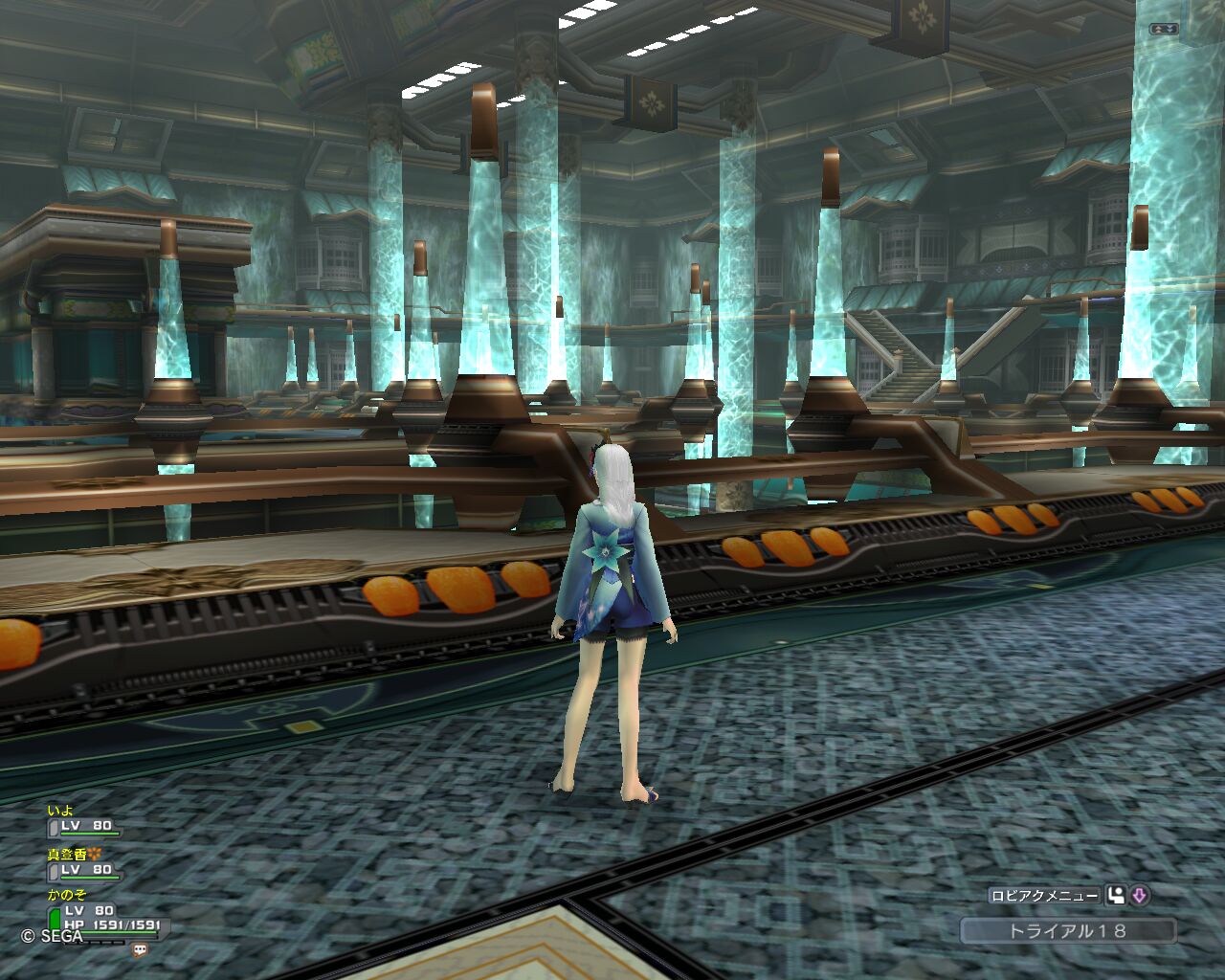Open the ロビアクメニュー lobby action menu
The width and height of the screenshot is (1225, 980).
coord(1045,896)
